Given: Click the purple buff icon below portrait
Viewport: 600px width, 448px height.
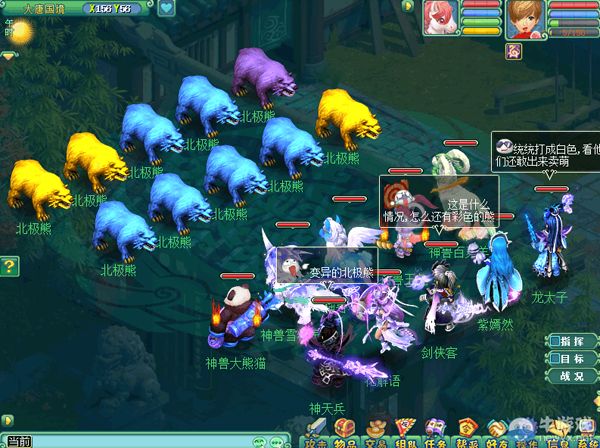Looking at the screenshot, I should [514, 50].
